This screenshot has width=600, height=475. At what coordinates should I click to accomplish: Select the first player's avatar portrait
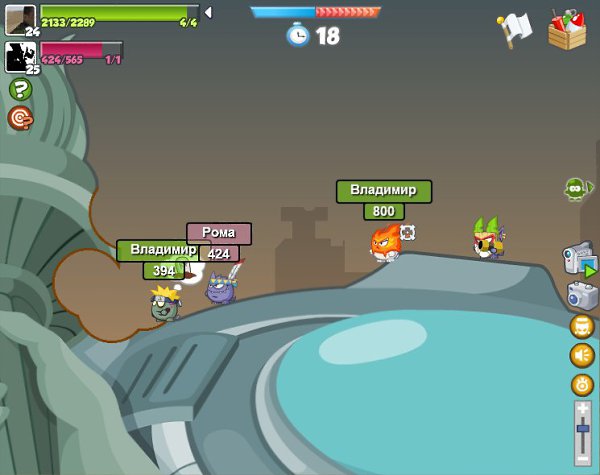[x=20, y=20]
